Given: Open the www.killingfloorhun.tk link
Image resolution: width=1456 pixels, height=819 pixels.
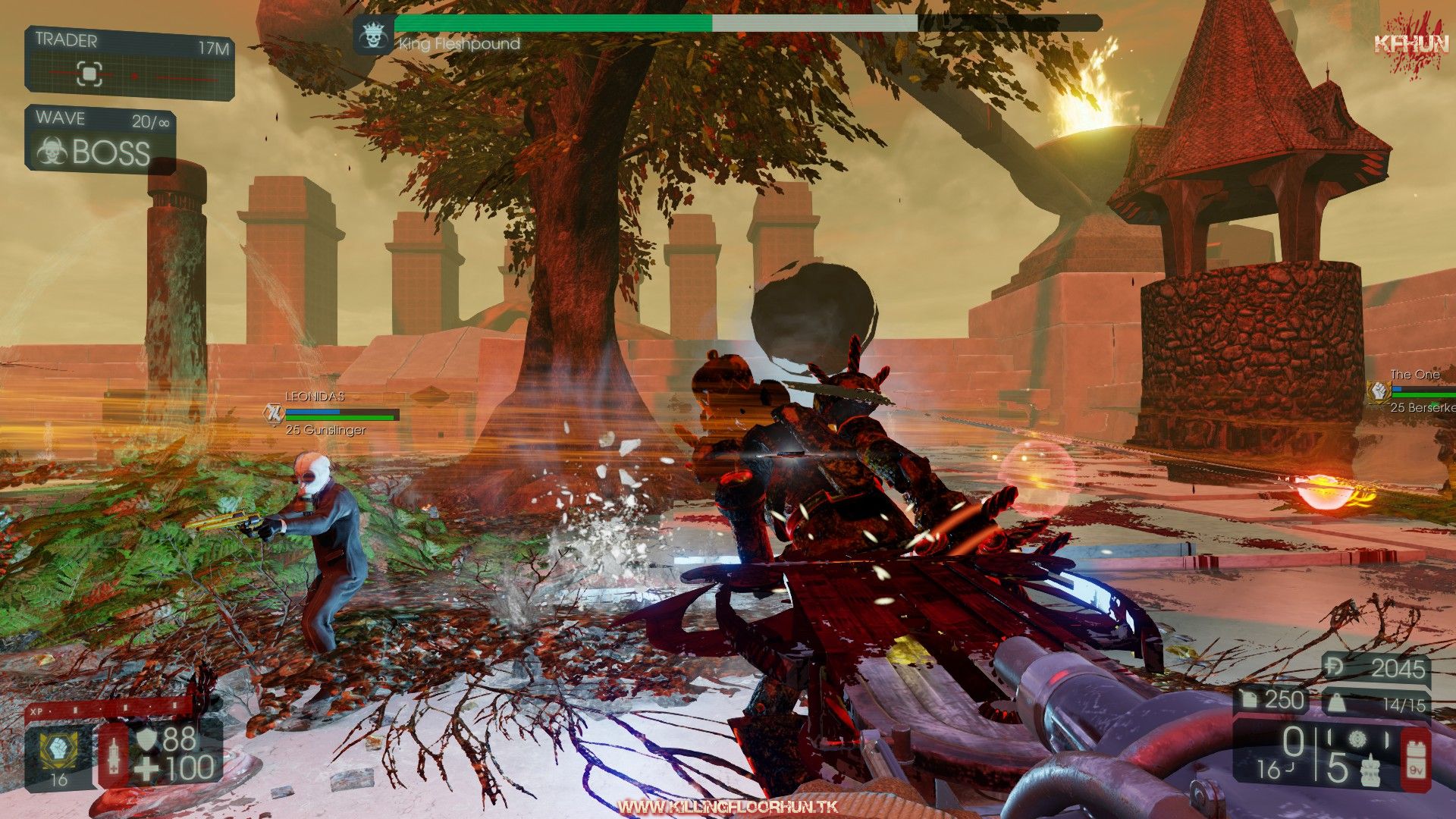Looking at the screenshot, I should tap(727, 807).
